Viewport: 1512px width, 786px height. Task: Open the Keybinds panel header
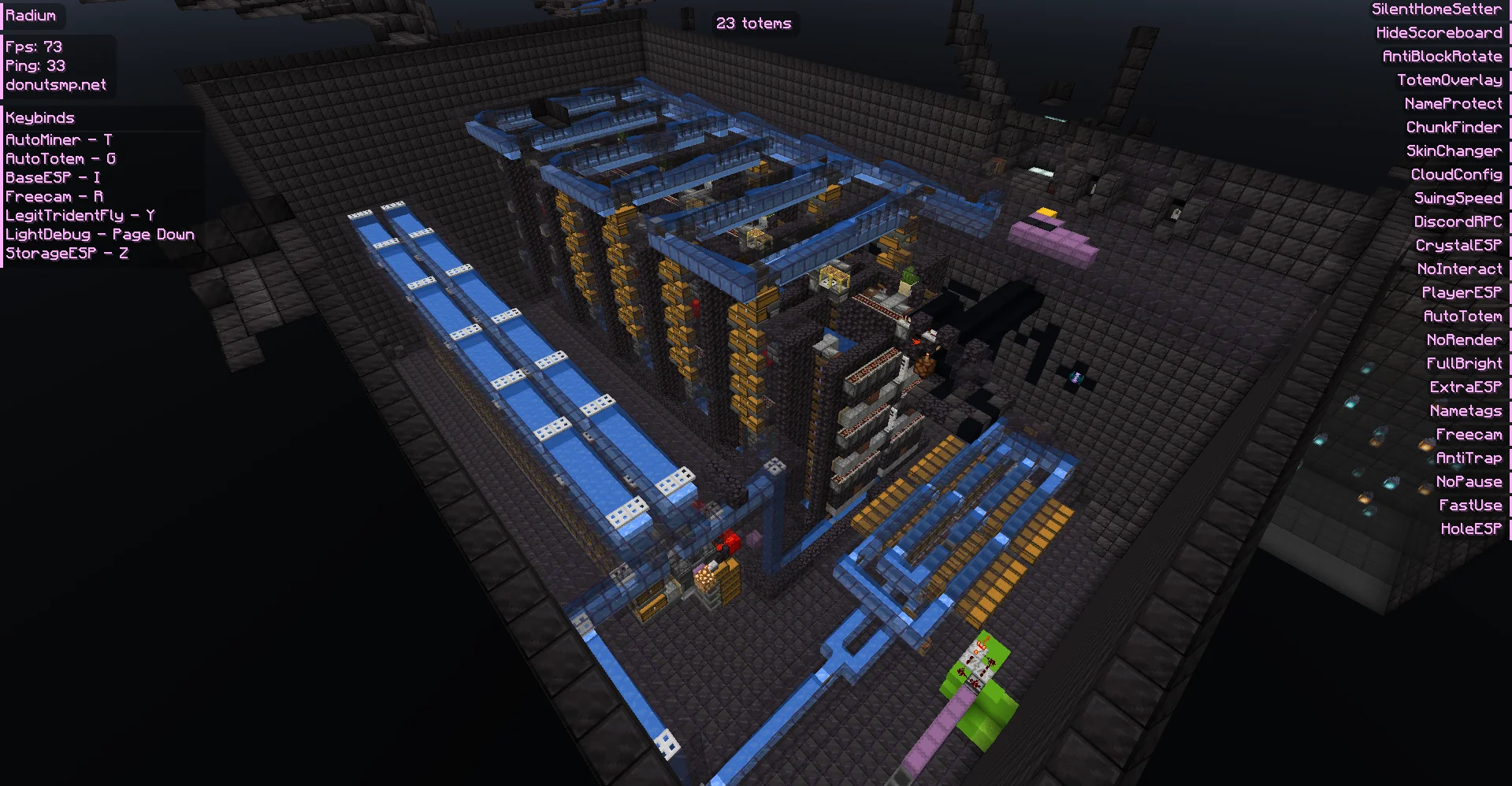point(39,117)
